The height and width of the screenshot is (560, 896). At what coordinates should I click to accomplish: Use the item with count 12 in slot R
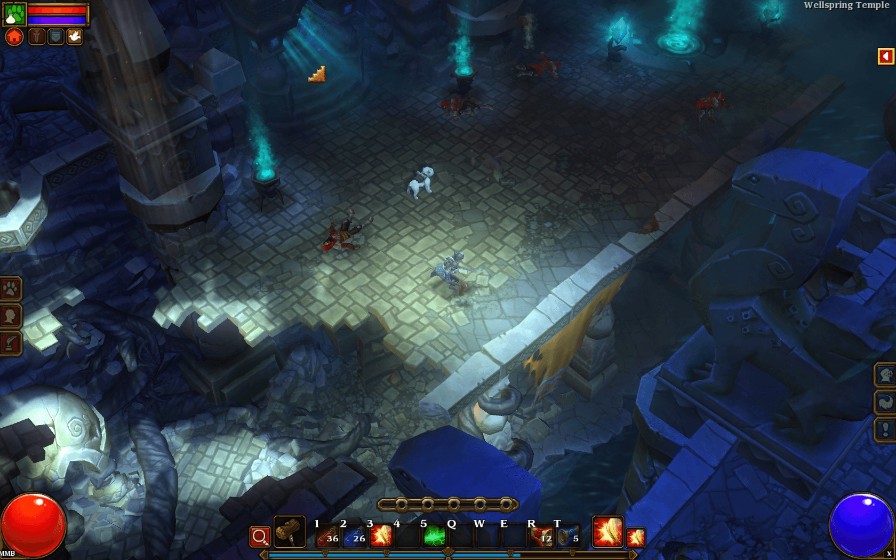coord(541,537)
